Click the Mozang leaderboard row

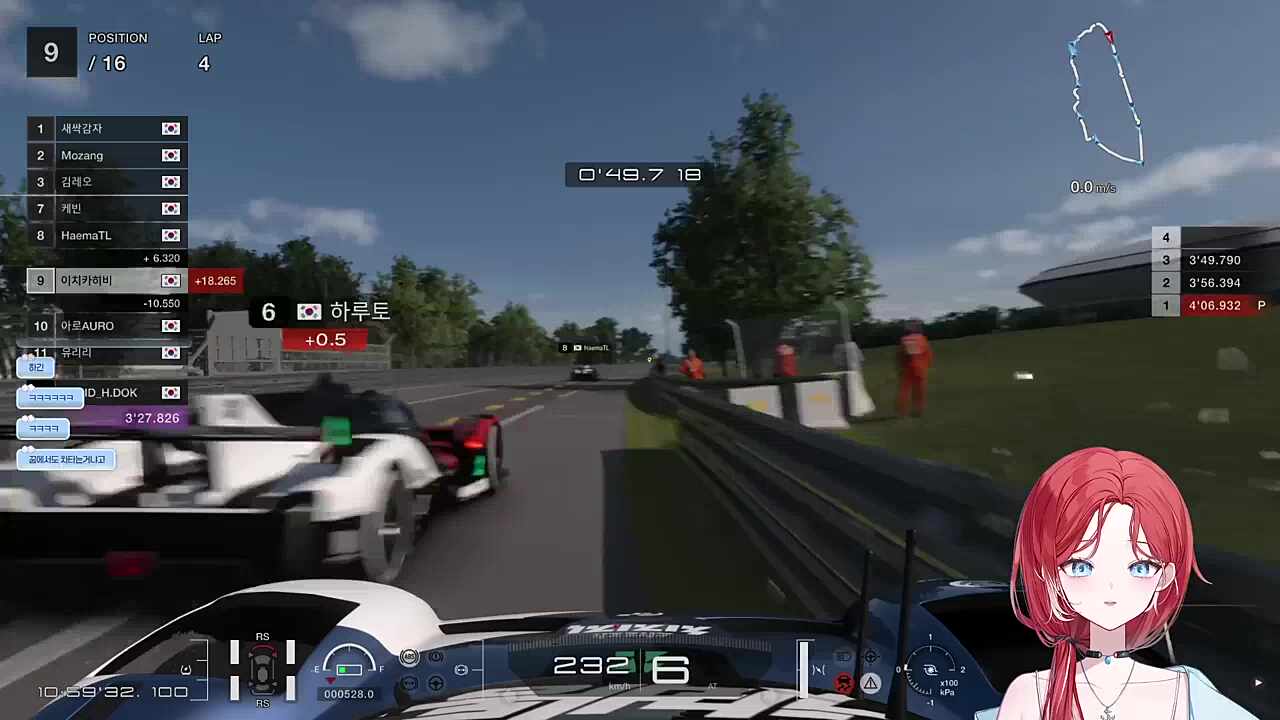coord(107,155)
